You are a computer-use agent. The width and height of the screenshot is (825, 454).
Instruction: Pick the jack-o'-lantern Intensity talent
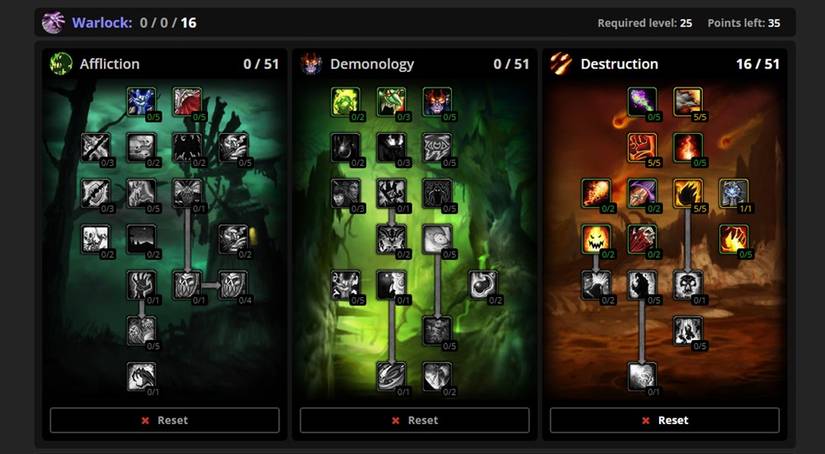595,239
